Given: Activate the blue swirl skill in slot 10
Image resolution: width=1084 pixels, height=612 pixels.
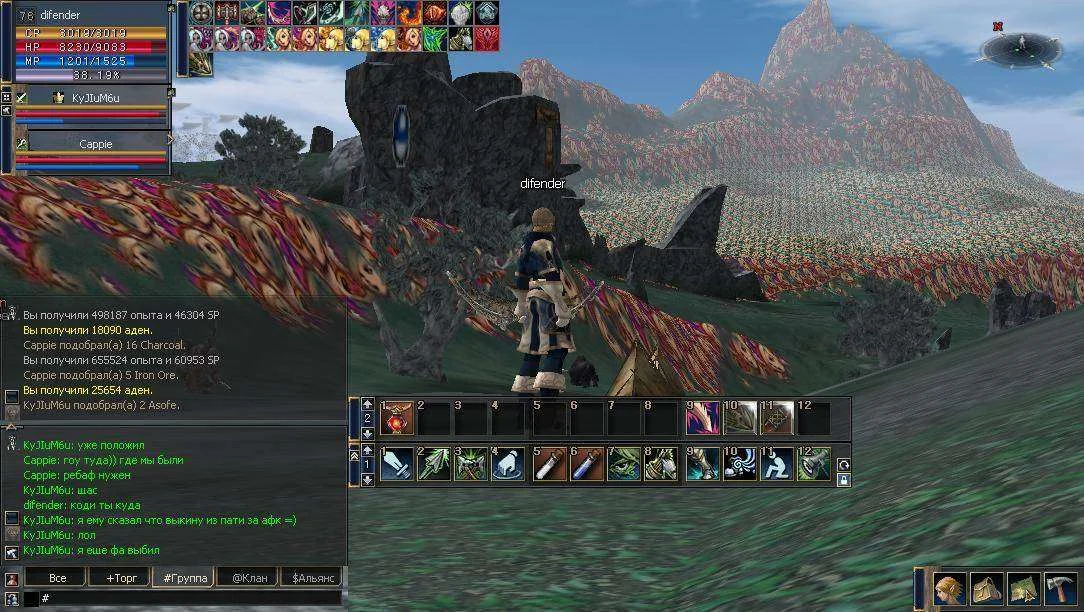Looking at the screenshot, I should [x=740, y=464].
